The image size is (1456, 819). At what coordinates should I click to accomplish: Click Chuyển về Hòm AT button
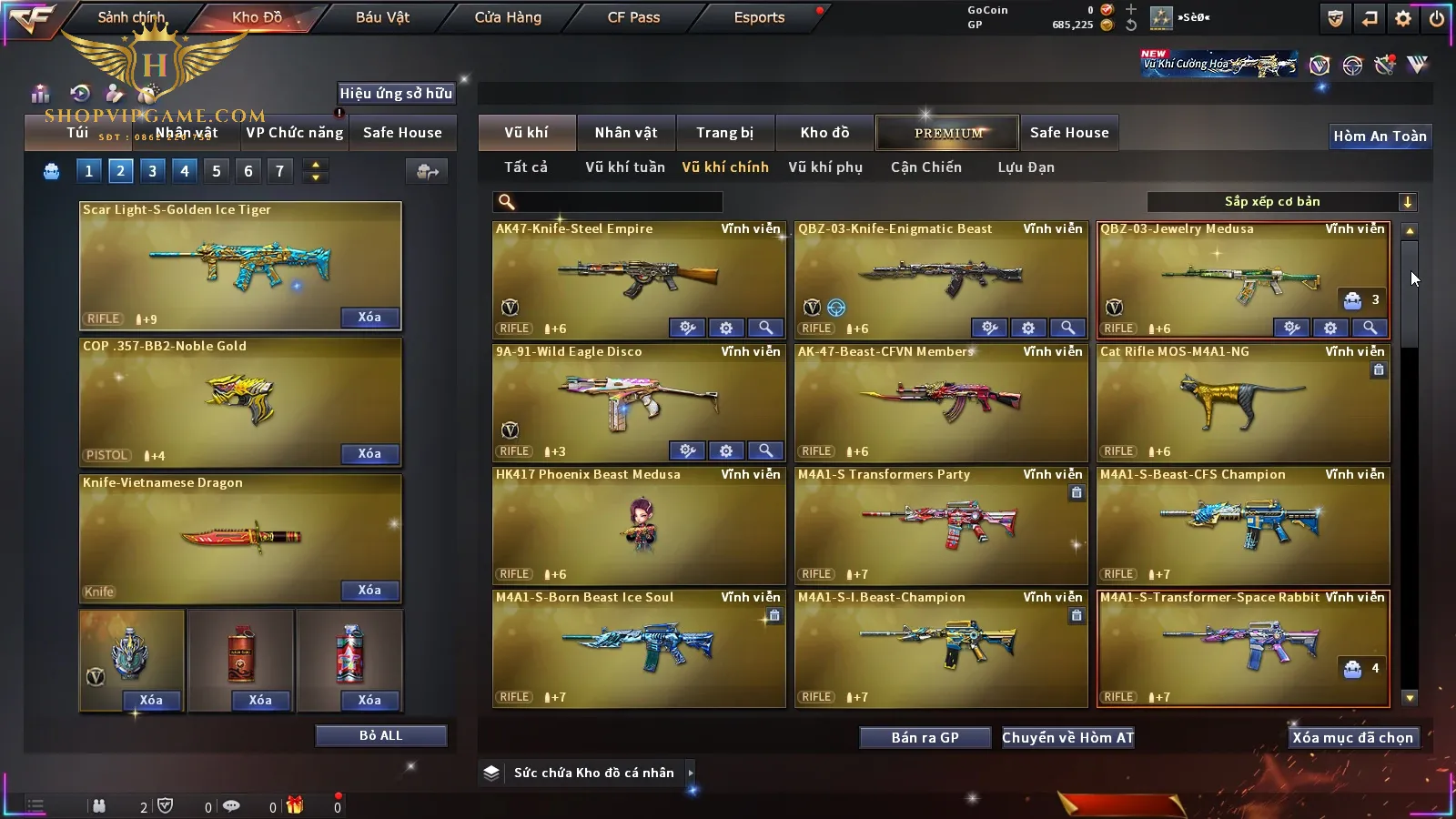point(1067,738)
